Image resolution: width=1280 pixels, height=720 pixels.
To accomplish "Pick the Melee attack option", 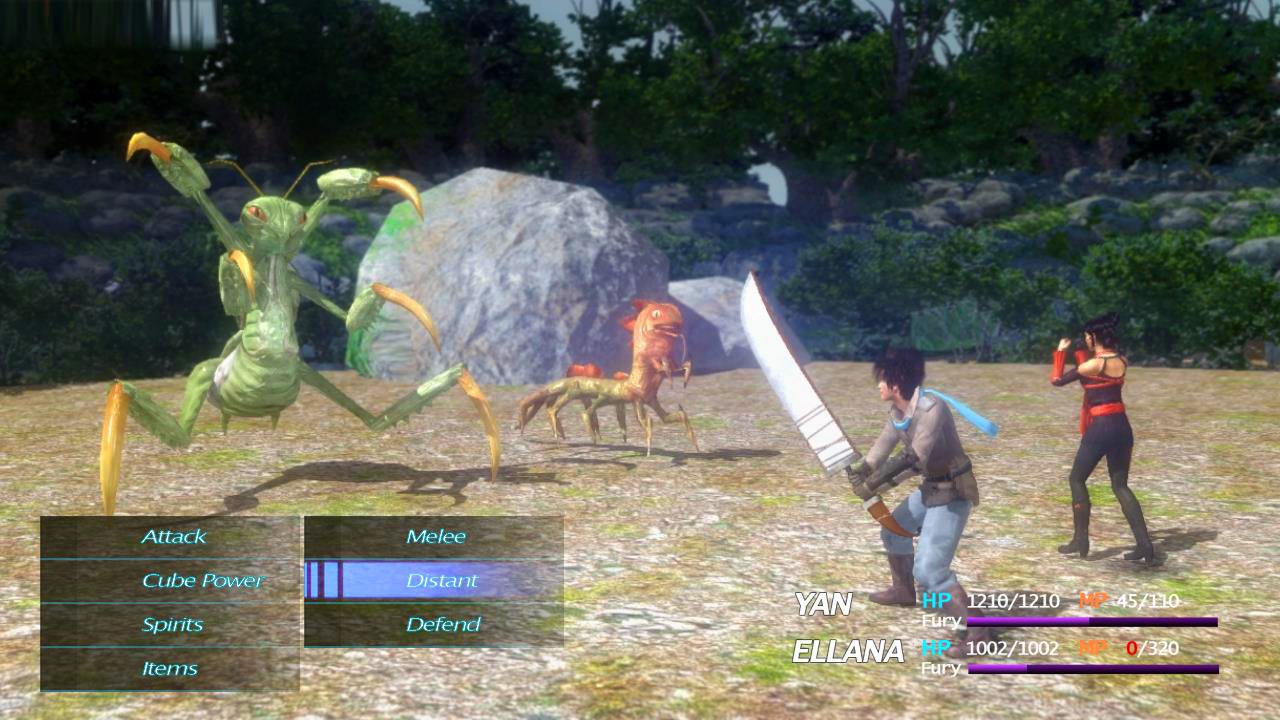I will 436,537.
